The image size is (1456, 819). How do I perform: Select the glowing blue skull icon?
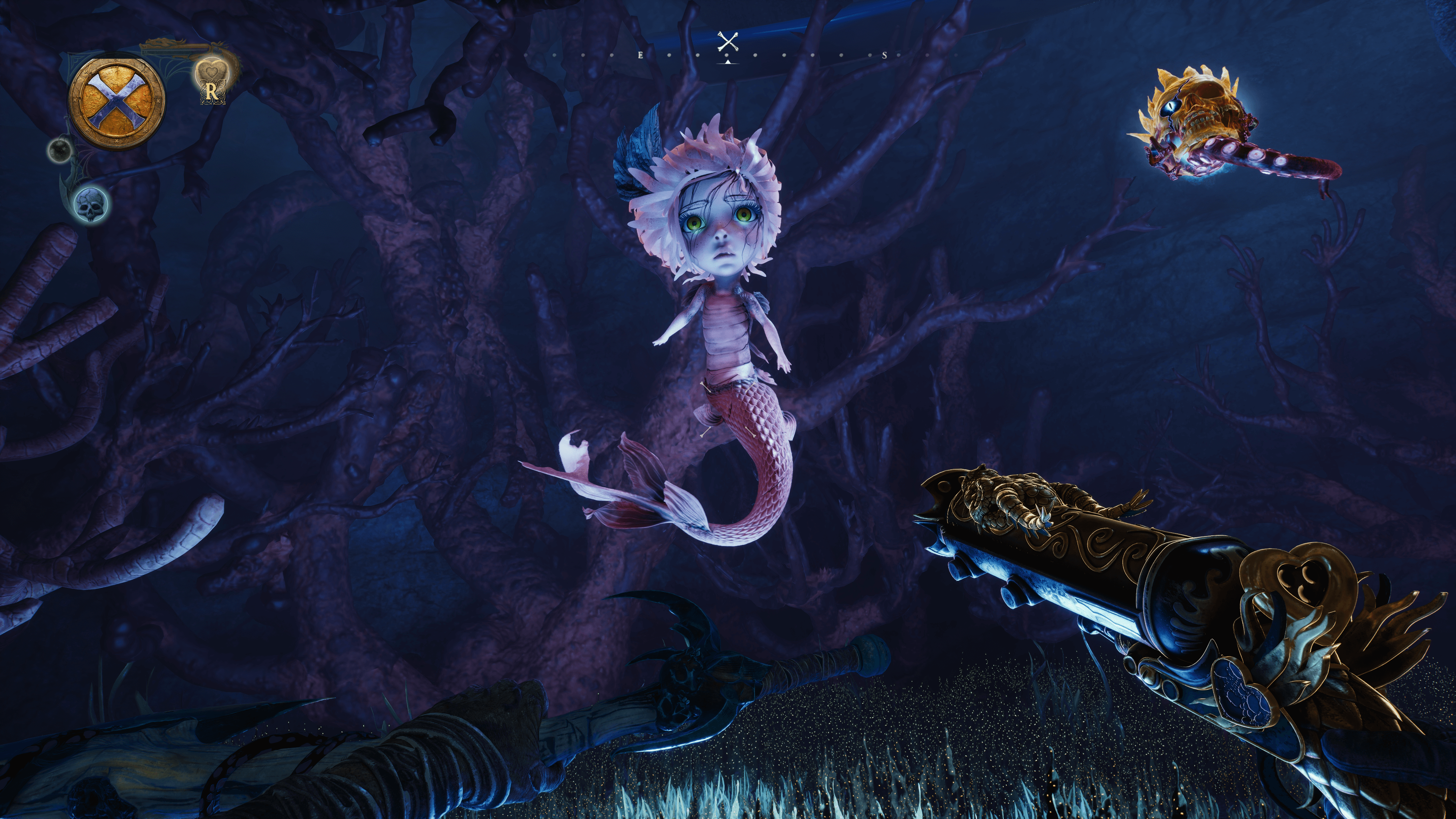[x=91, y=204]
